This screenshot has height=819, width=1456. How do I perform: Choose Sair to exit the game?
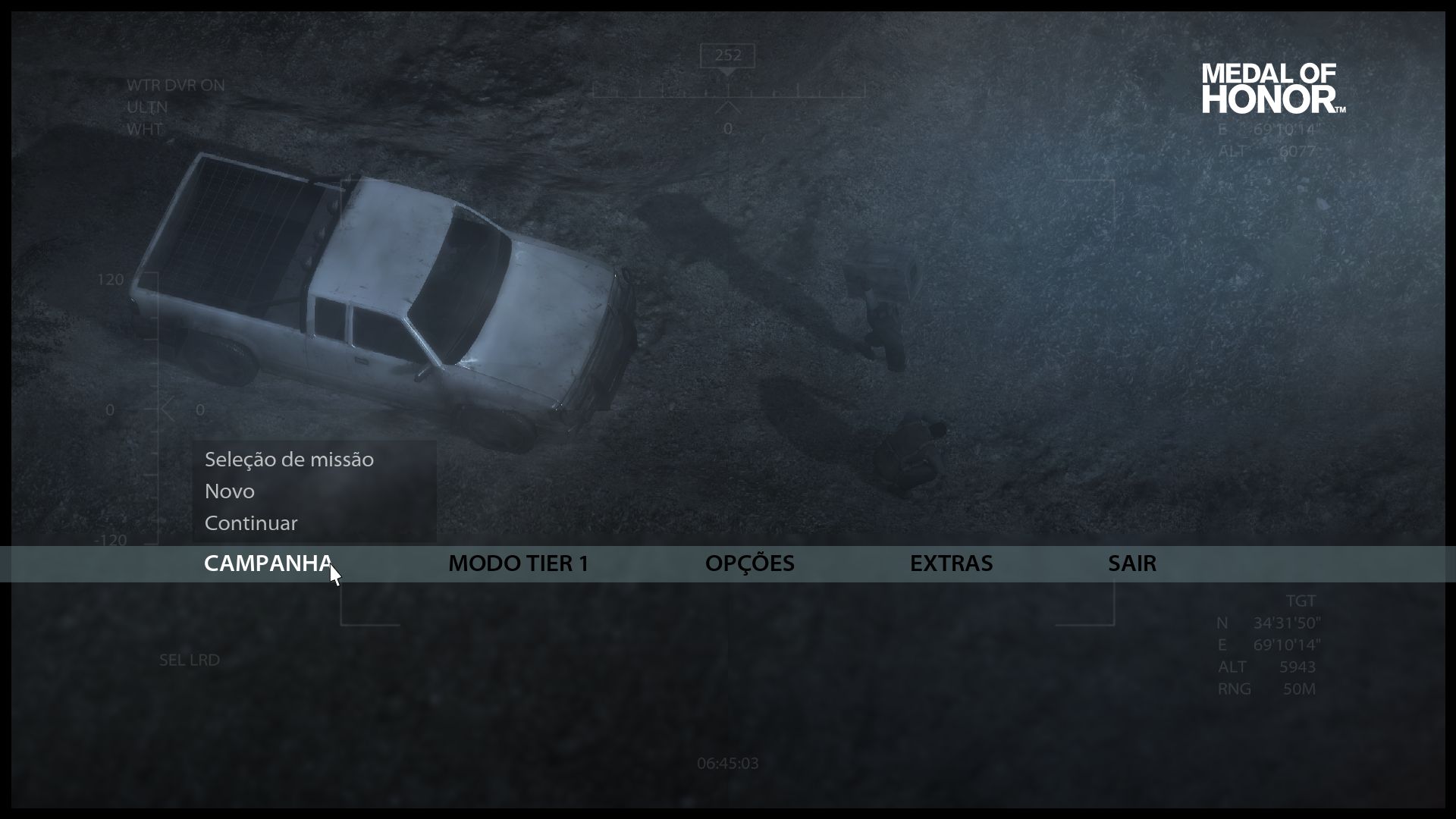(1131, 563)
